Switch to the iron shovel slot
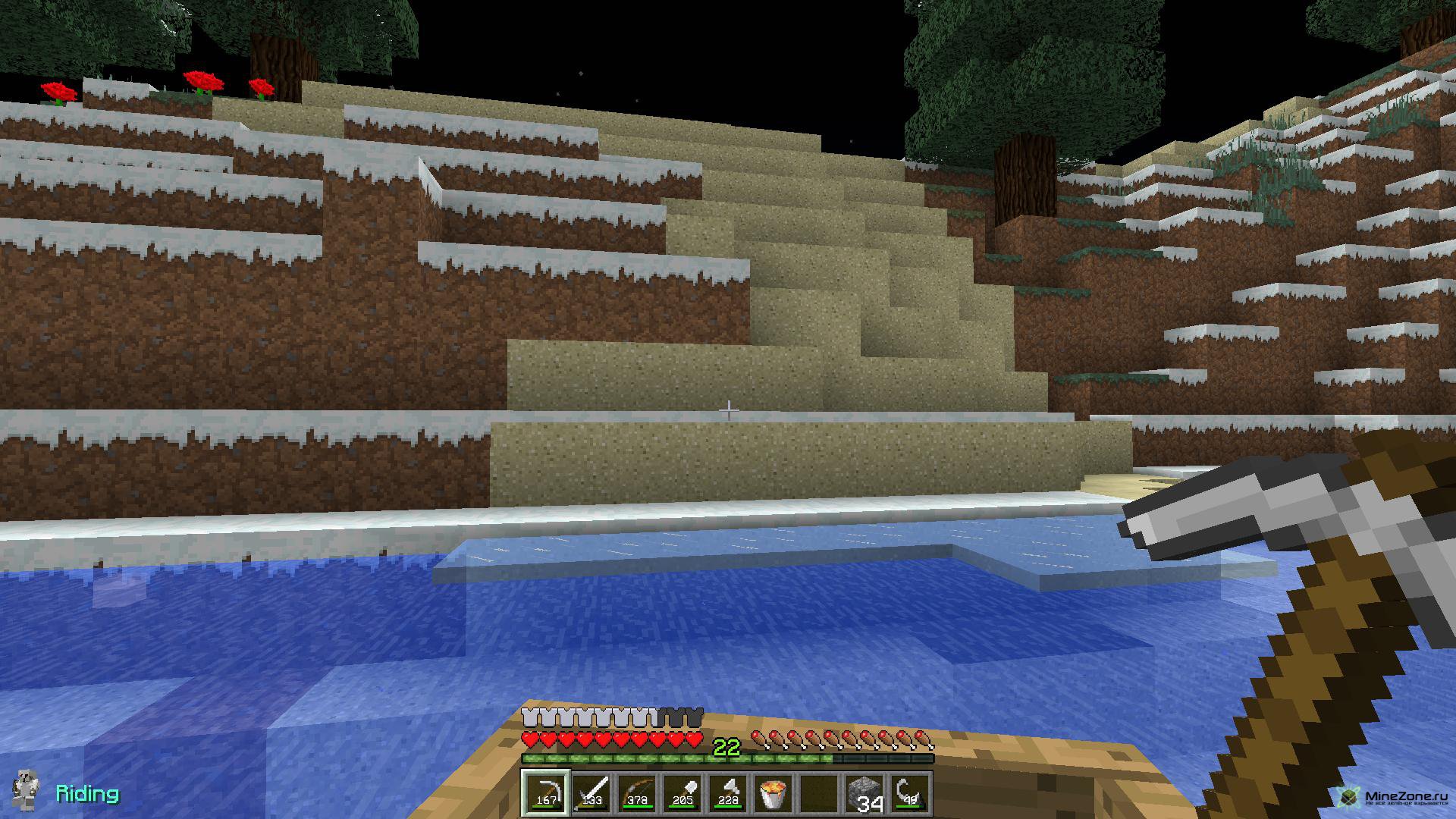Screen dimensions: 1456x819 pyautogui.click(x=682, y=792)
